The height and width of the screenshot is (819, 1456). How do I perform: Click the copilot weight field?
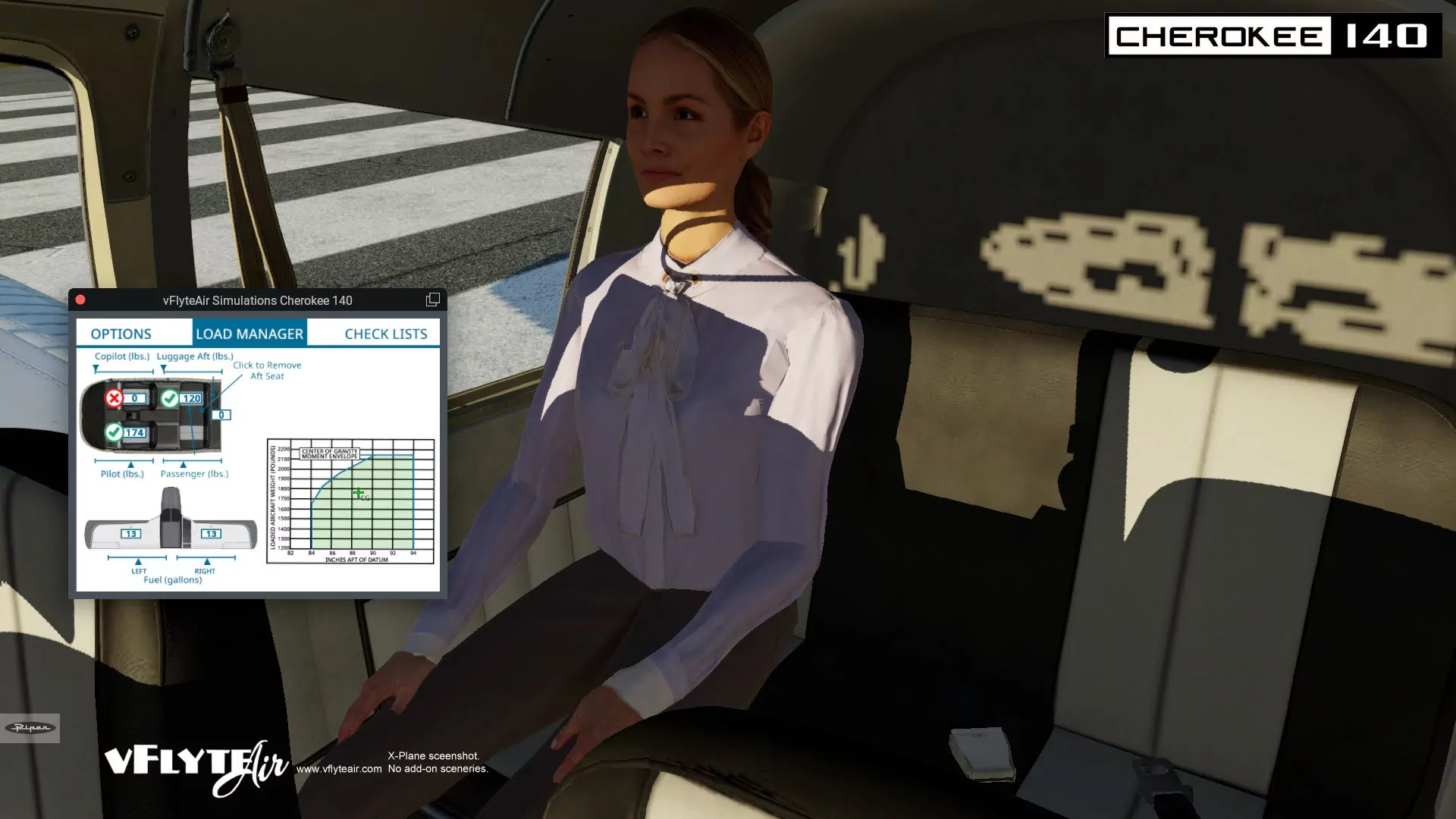134,398
